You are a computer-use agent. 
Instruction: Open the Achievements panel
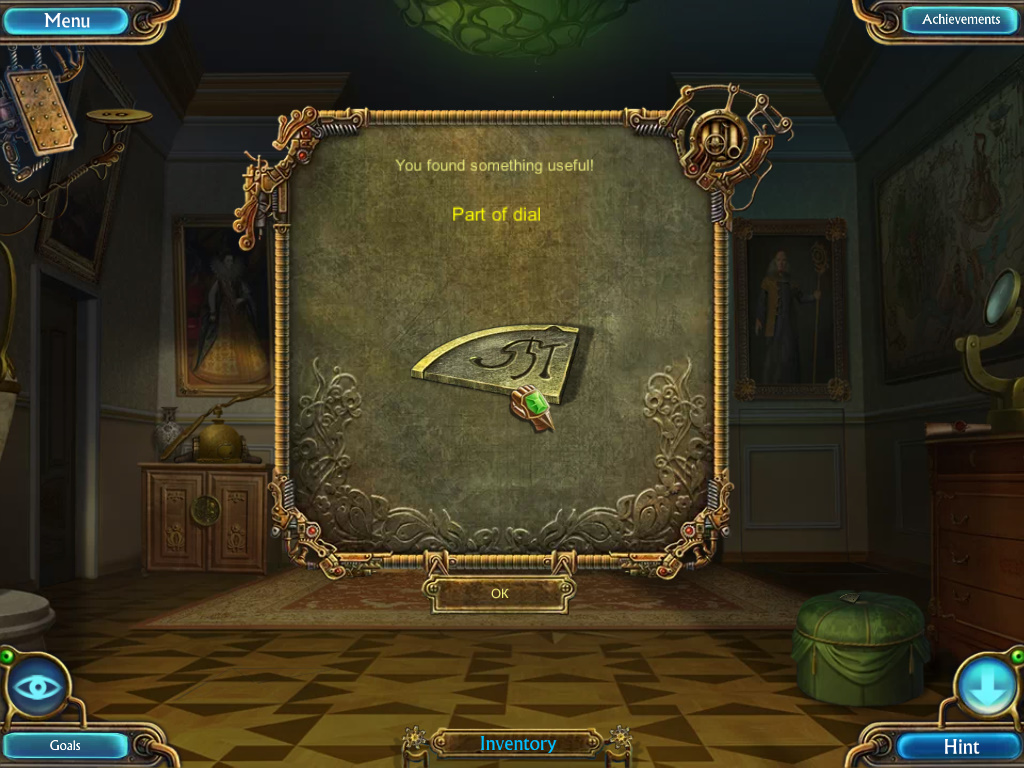pos(960,20)
